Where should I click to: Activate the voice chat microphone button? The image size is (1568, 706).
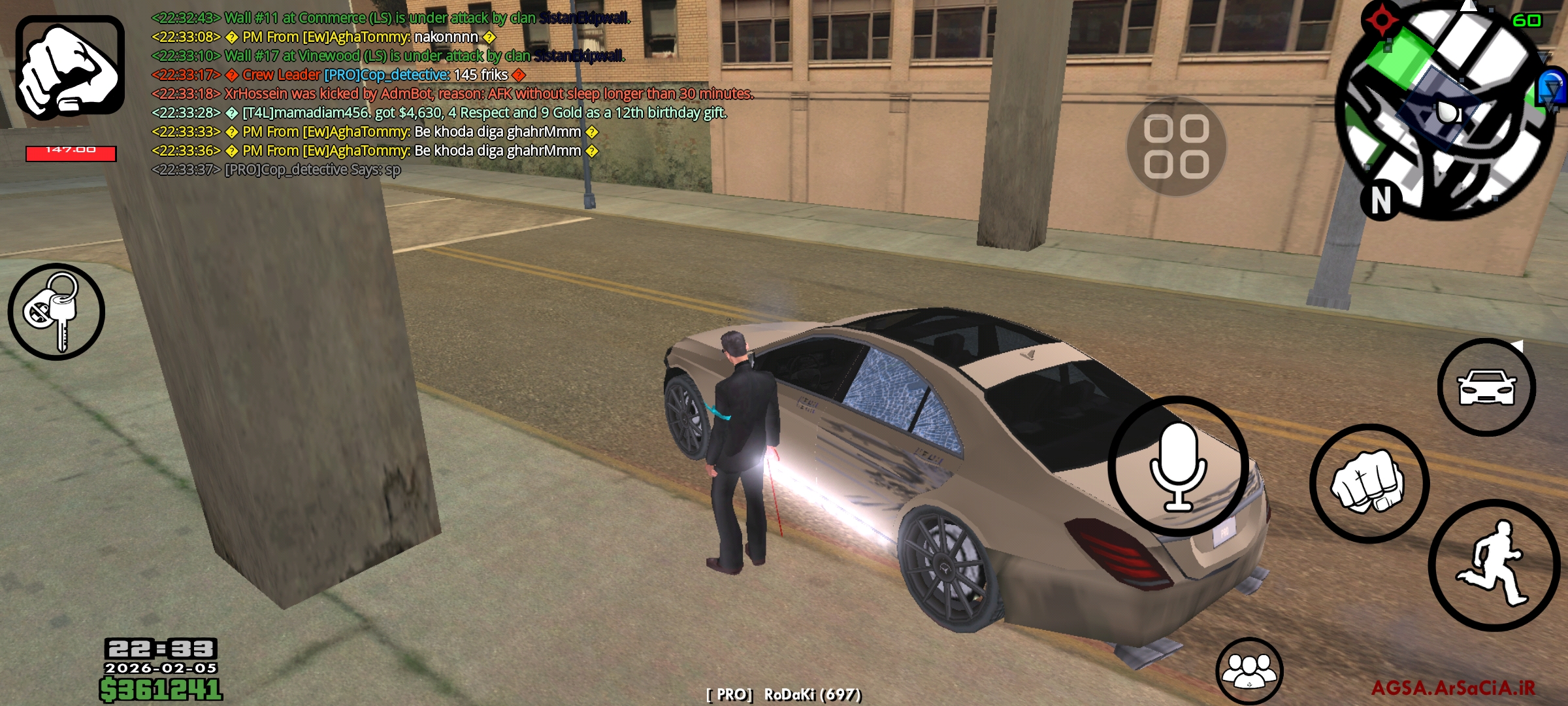coord(1178,465)
